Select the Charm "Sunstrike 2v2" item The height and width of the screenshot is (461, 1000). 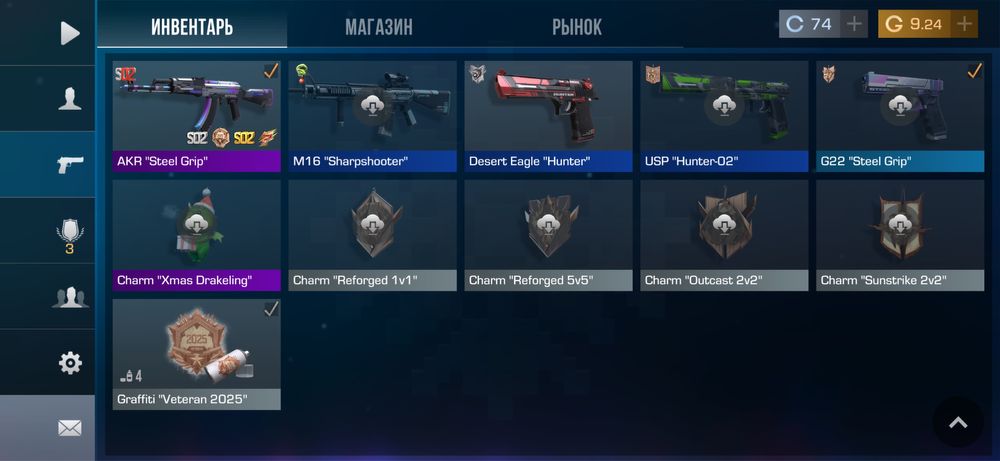tap(900, 235)
